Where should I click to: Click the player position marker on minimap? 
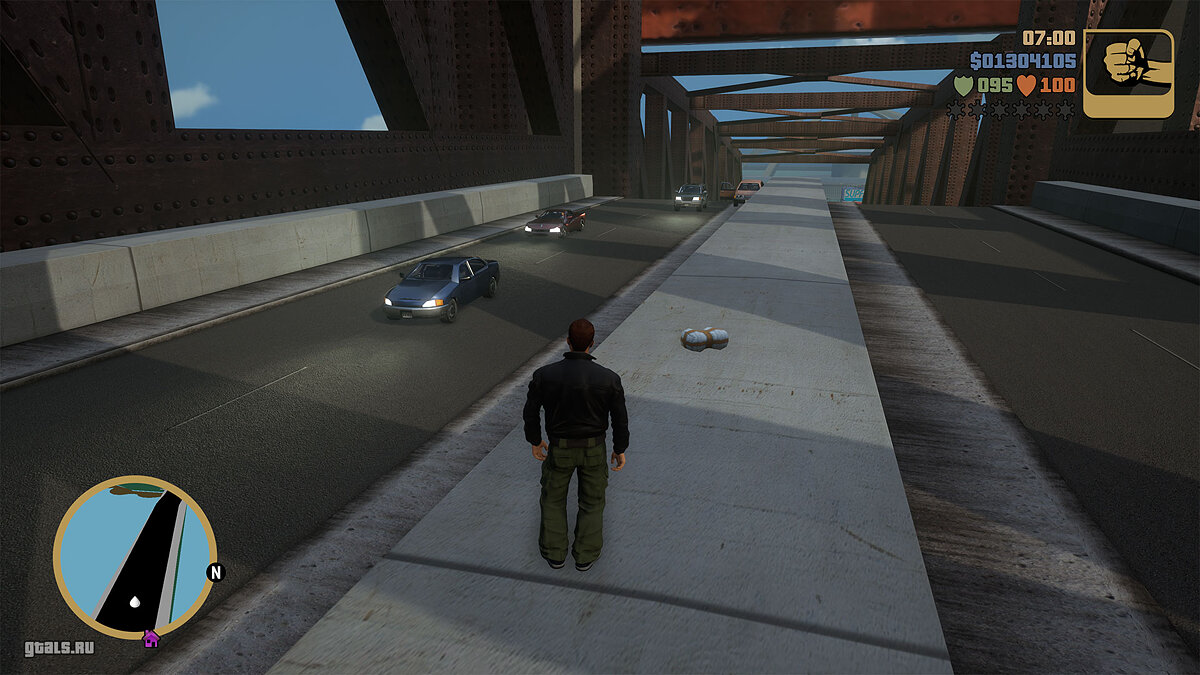tap(135, 602)
